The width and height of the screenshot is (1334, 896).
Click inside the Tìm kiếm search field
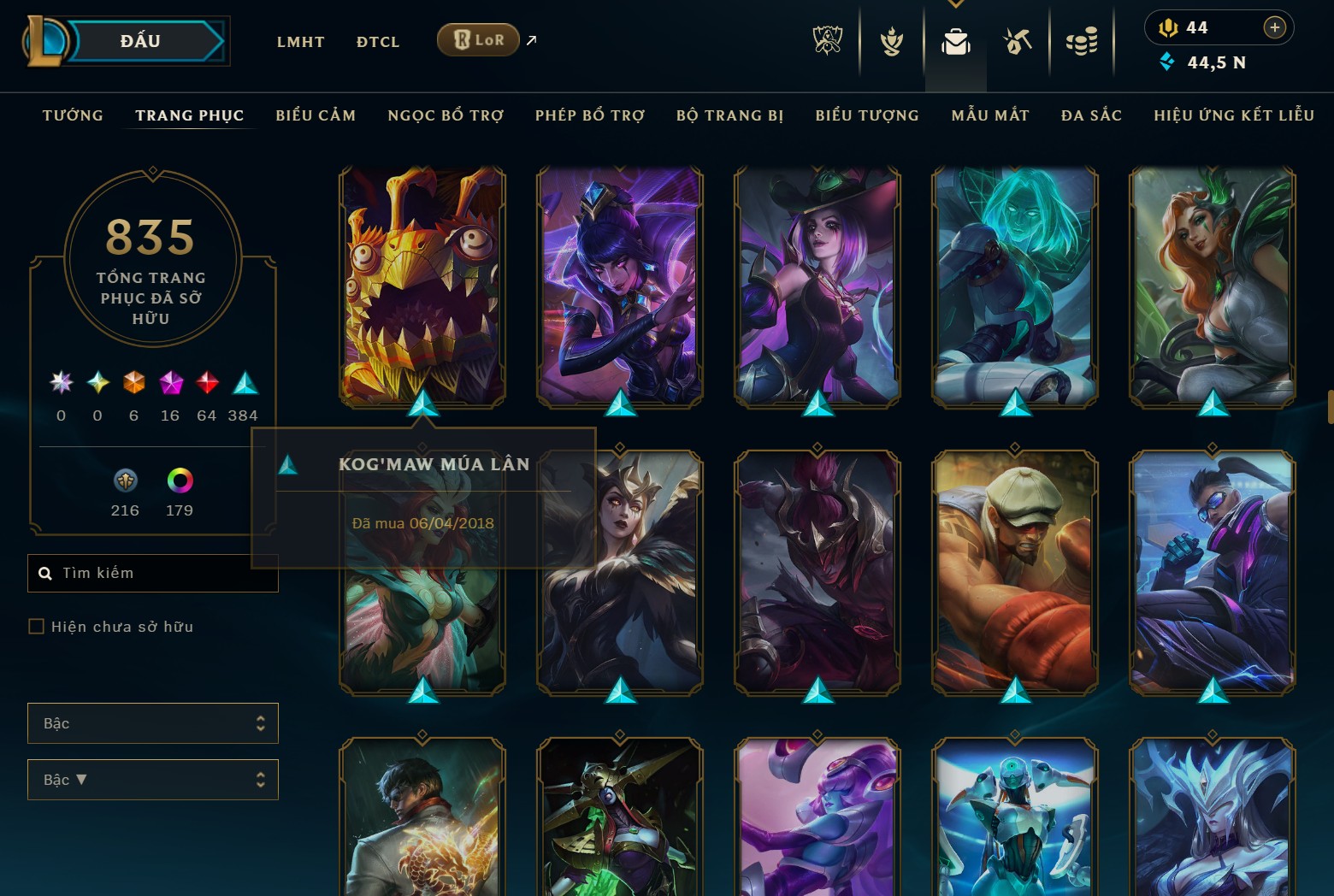pos(152,573)
